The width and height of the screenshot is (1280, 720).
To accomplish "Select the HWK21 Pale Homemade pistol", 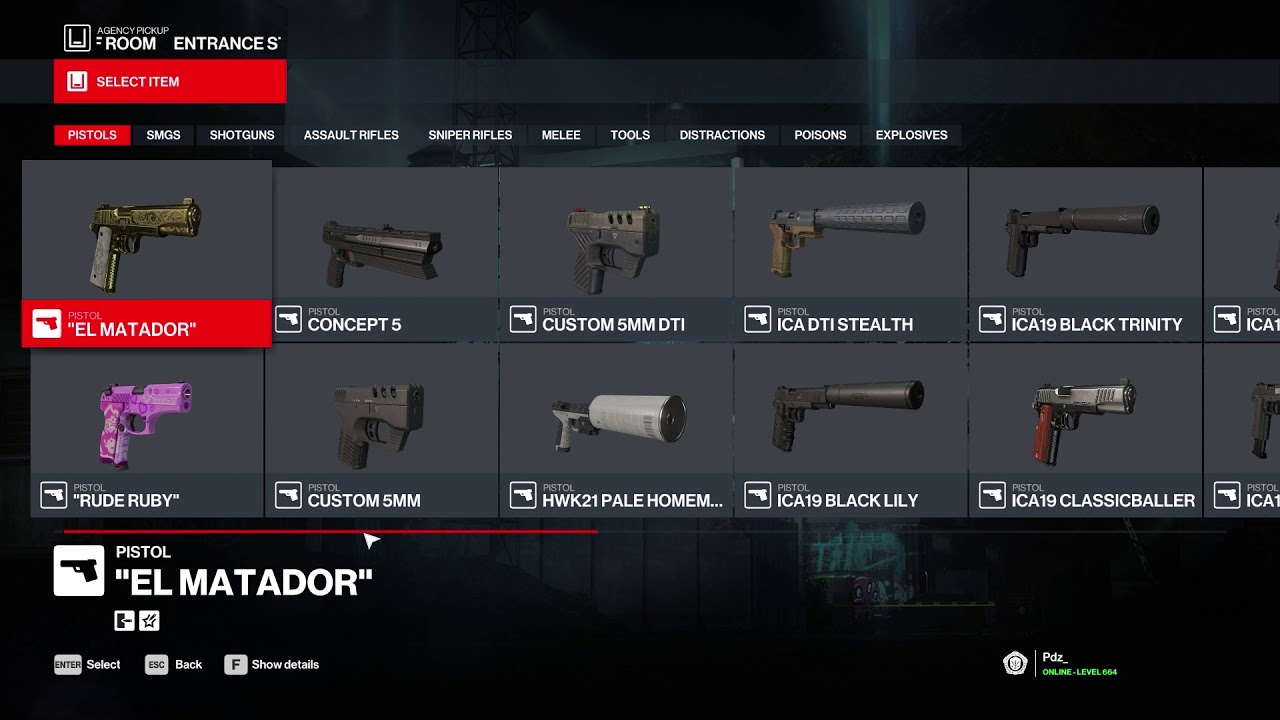I will pyautogui.click(x=616, y=430).
